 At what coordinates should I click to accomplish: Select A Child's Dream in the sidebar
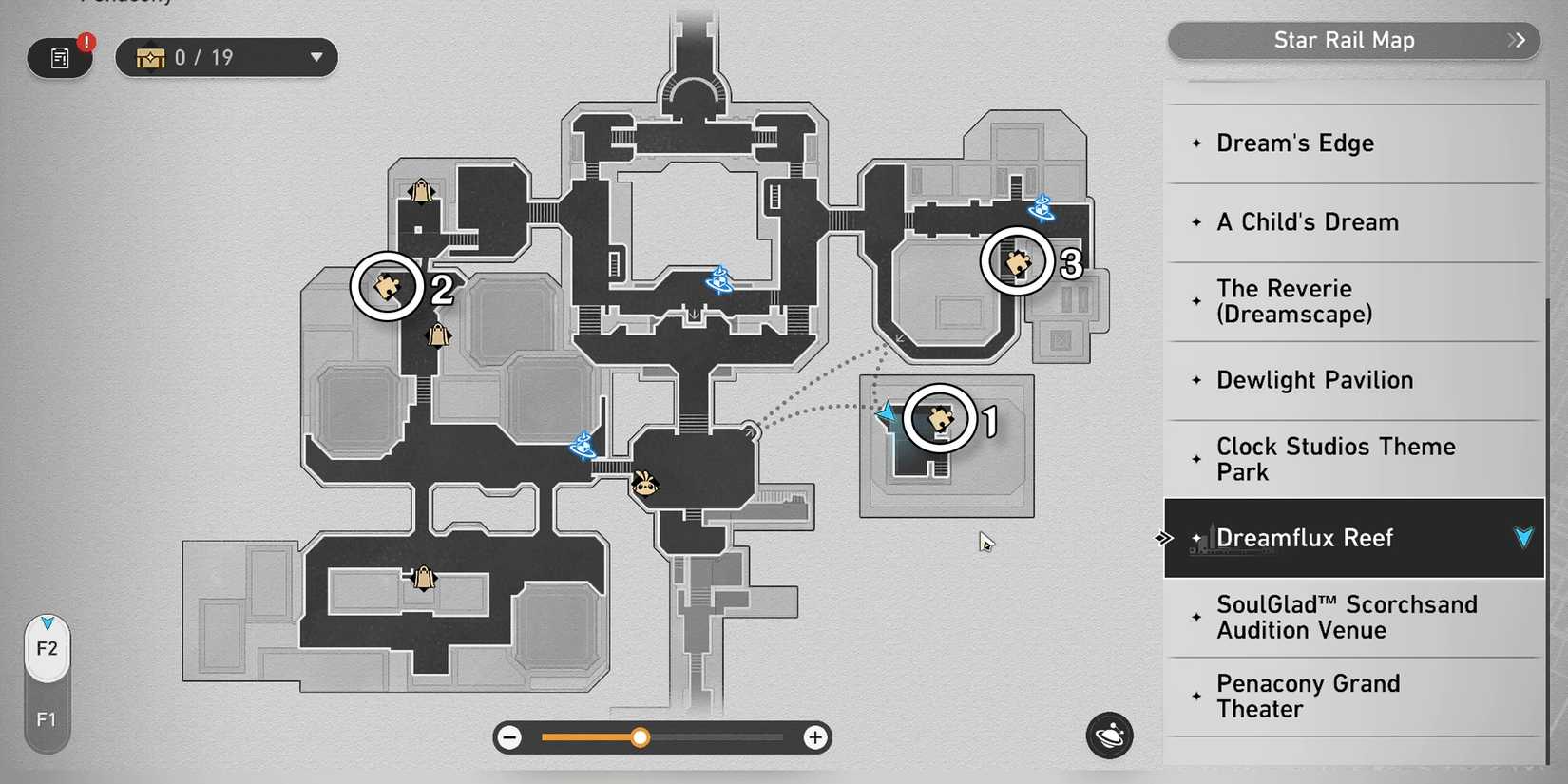[x=1308, y=221]
